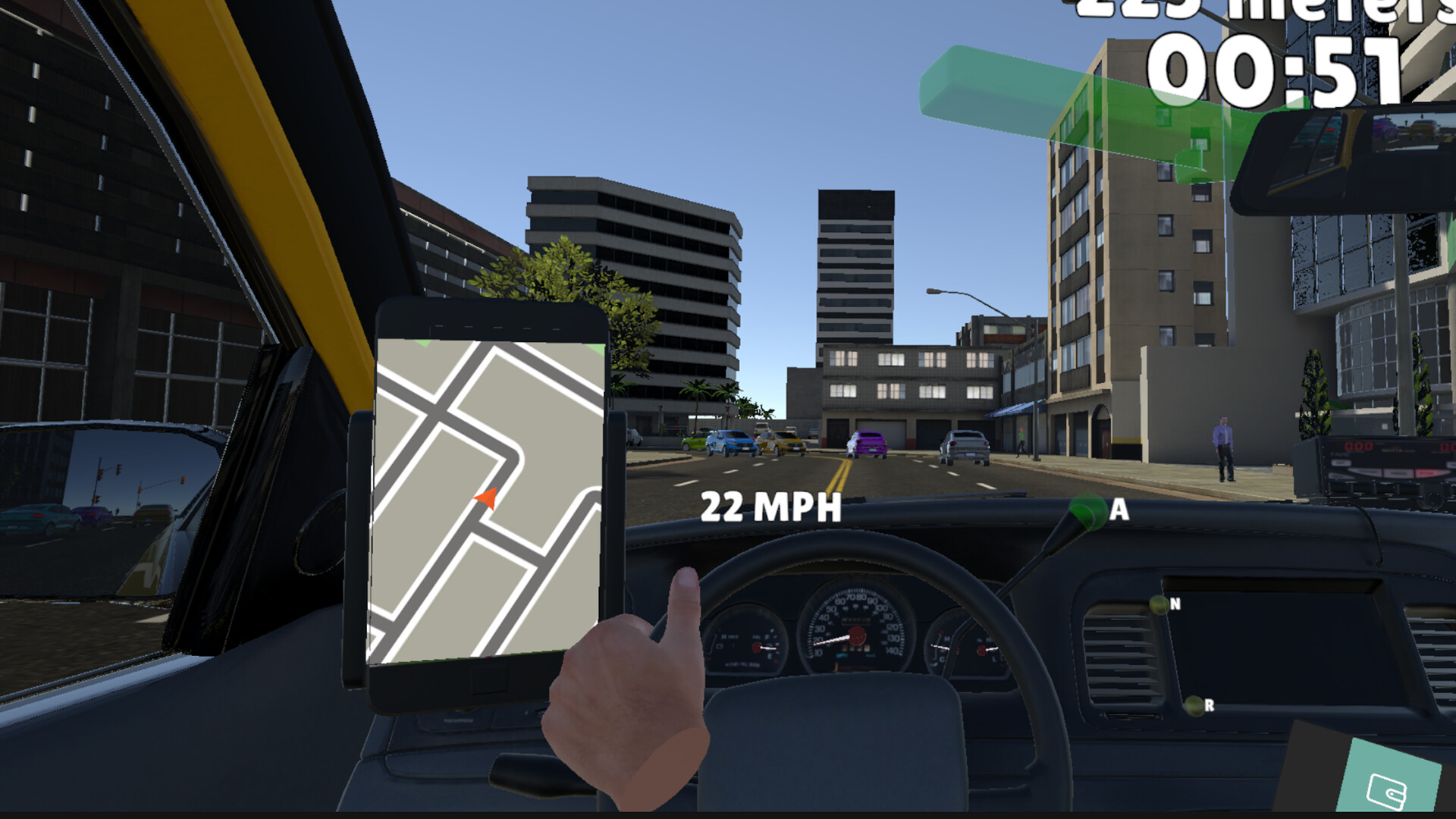Tap the red button on the taxi meter
The height and width of the screenshot is (819, 1456).
[x=1426, y=472]
